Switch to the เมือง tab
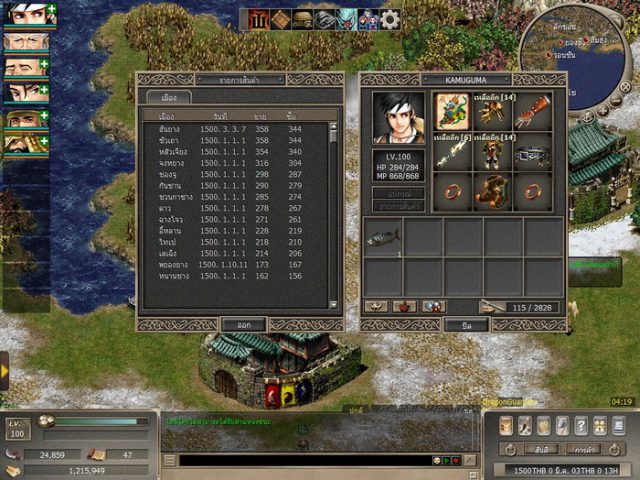This screenshot has width=640, height=480. tap(169, 98)
